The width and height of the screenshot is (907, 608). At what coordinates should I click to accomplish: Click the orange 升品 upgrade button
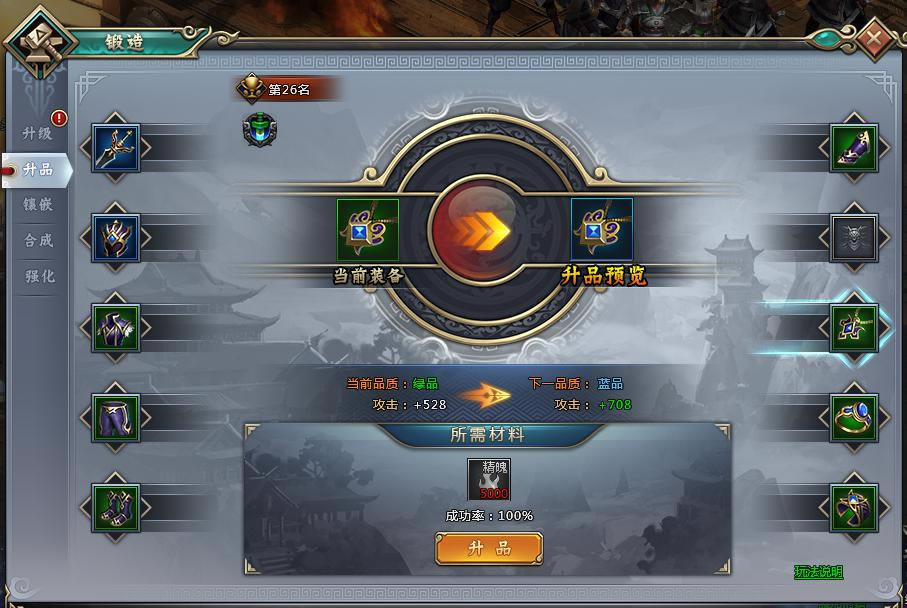pyautogui.click(x=489, y=548)
